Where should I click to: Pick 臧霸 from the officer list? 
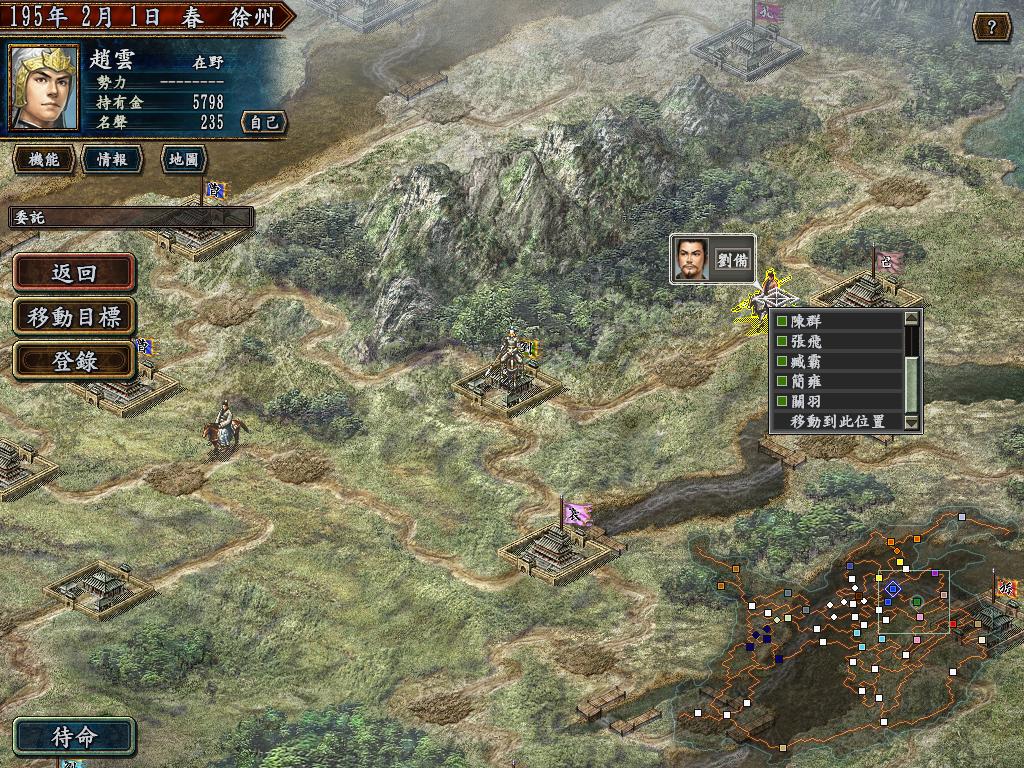[838, 362]
